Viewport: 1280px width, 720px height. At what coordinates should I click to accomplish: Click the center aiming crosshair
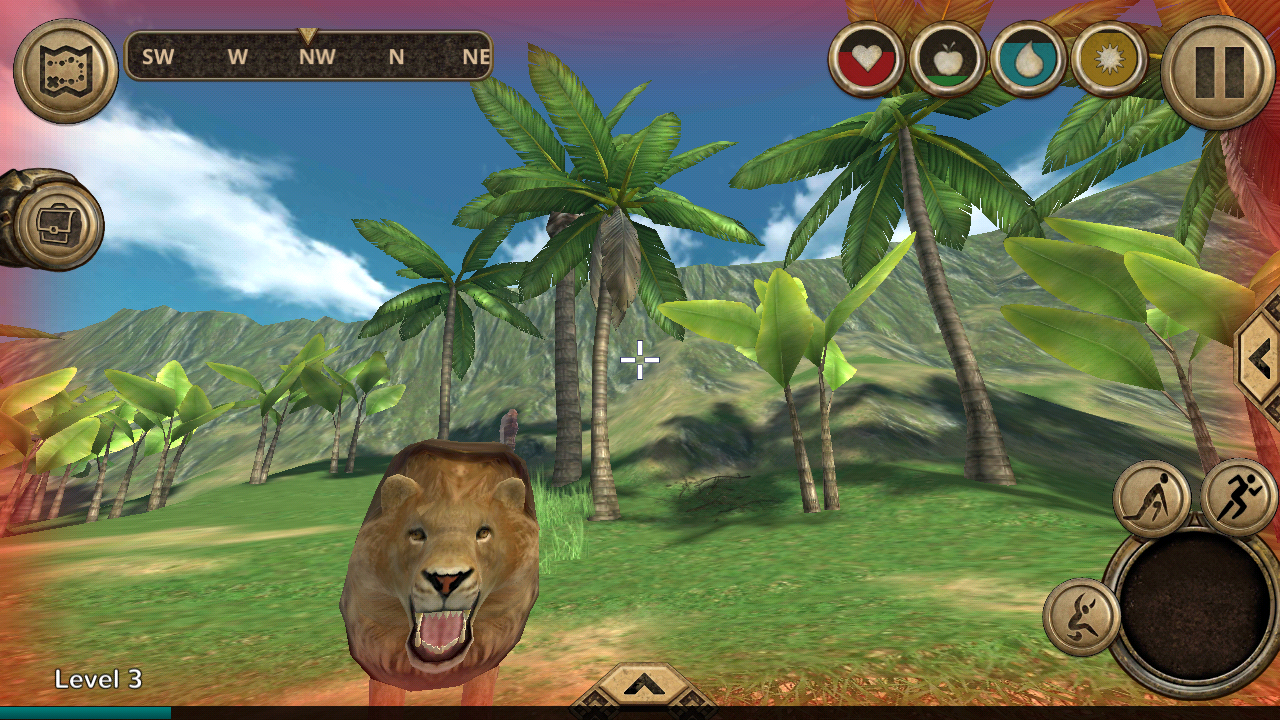tap(638, 358)
